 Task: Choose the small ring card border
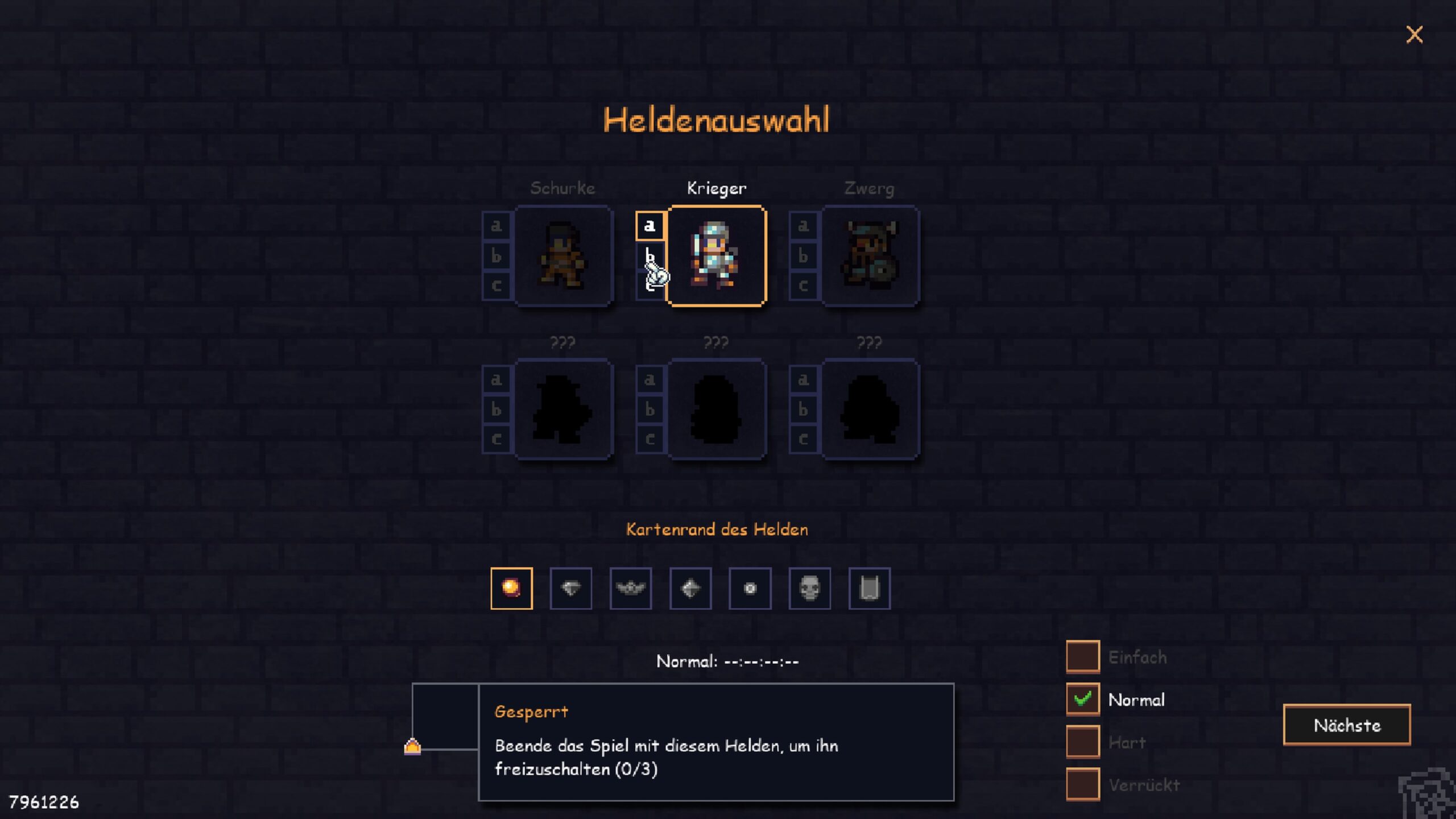[x=750, y=588]
